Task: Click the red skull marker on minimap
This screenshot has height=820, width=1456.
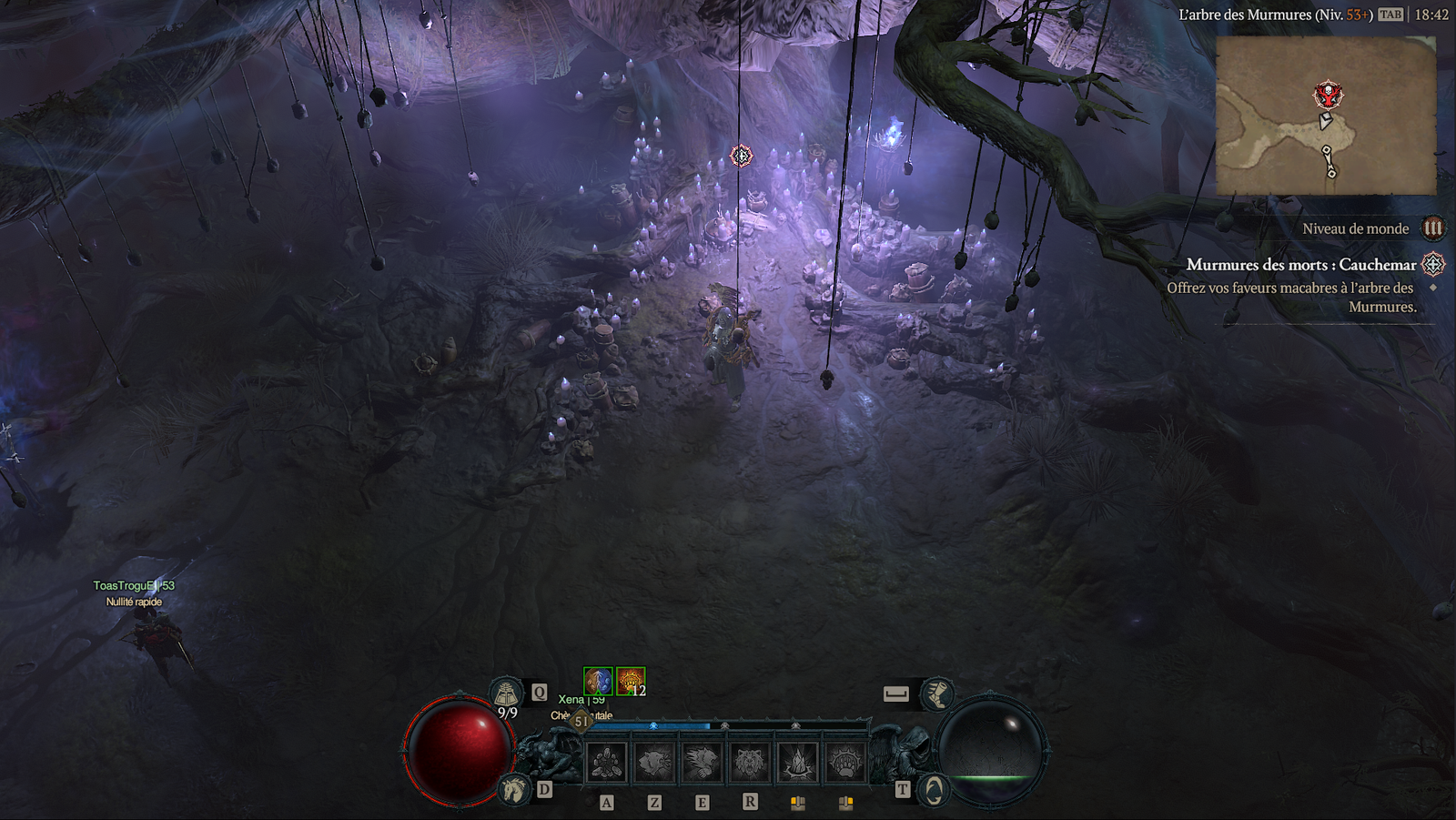Action: click(1328, 95)
